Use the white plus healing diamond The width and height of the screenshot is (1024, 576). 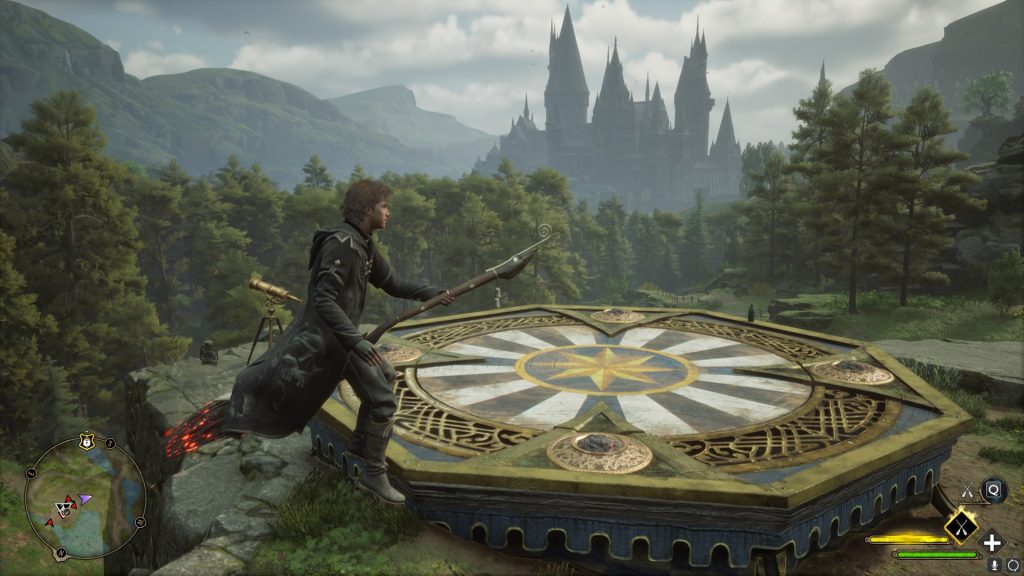click(991, 543)
